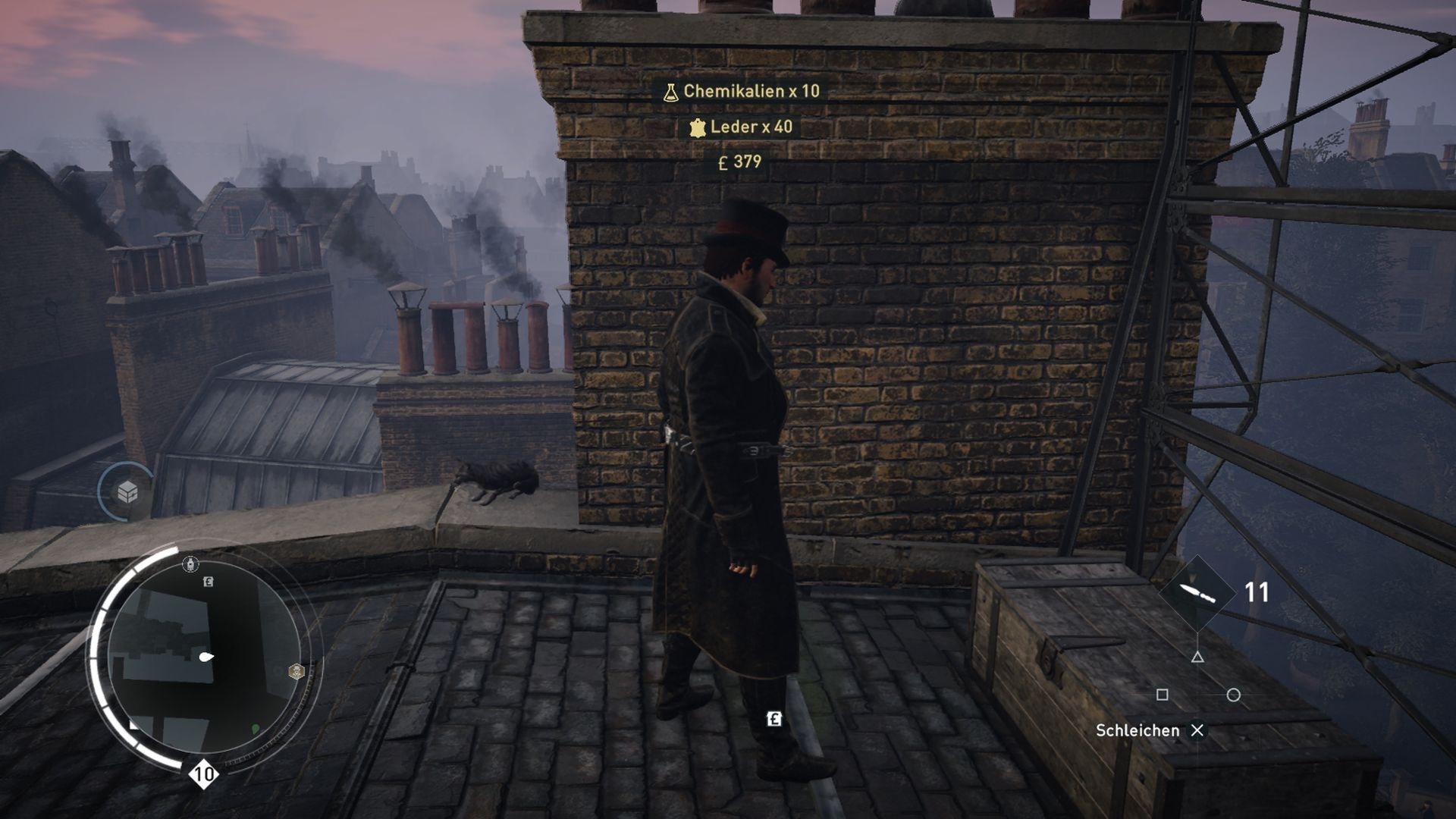Select the carriage icon at minimap top

point(190,564)
